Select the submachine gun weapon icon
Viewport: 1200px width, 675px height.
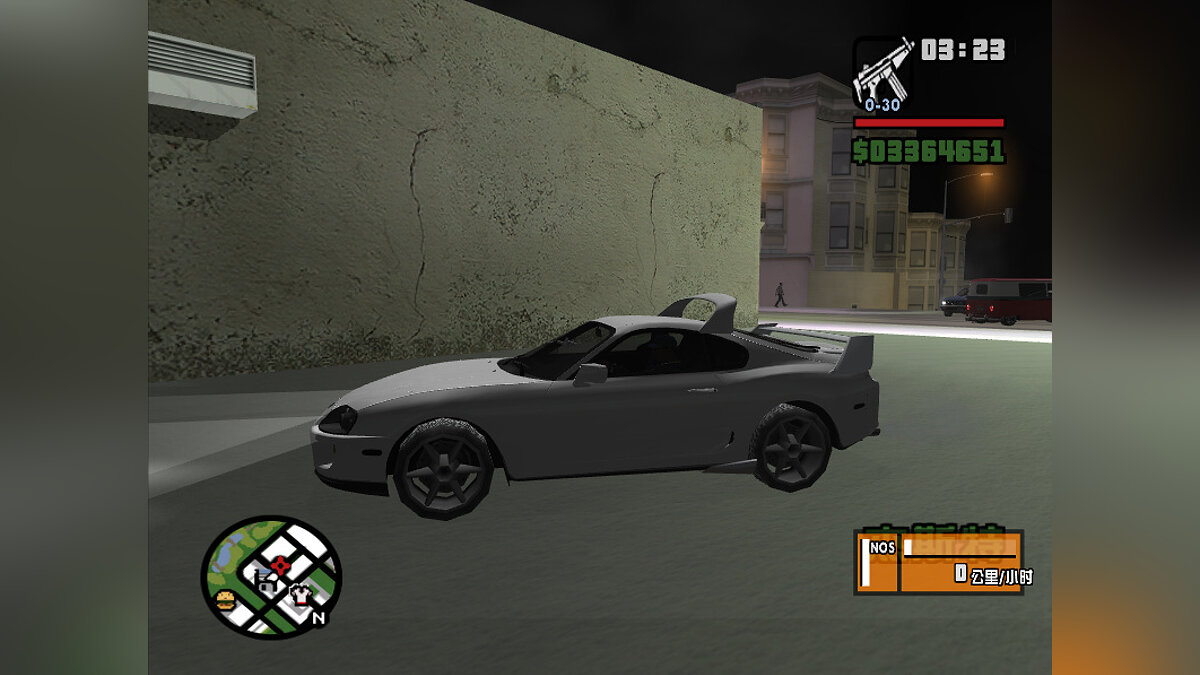click(882, 70)
